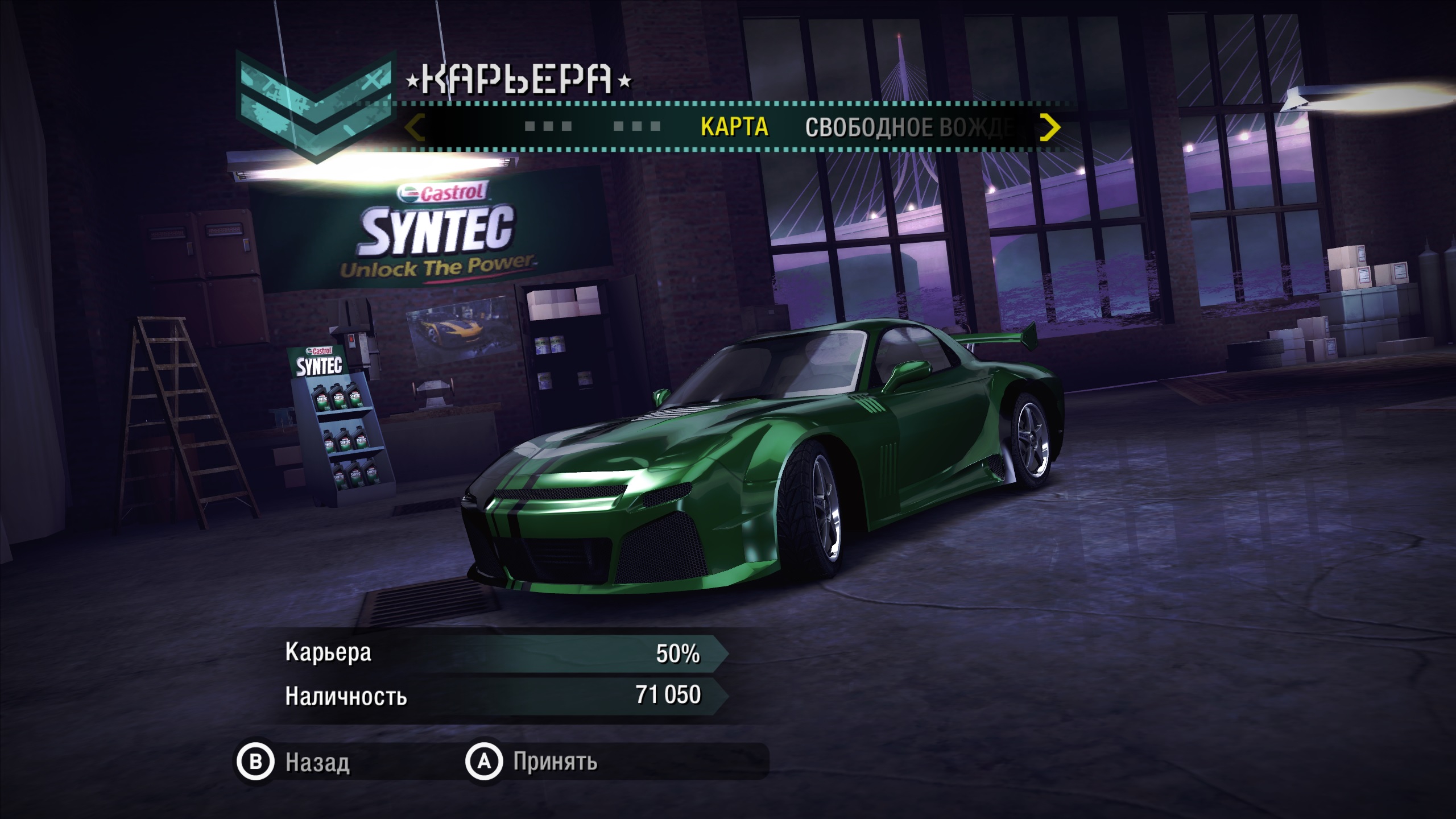Click the left arrow of the menu carousel

pyautogui.click(x=415, y=127)
